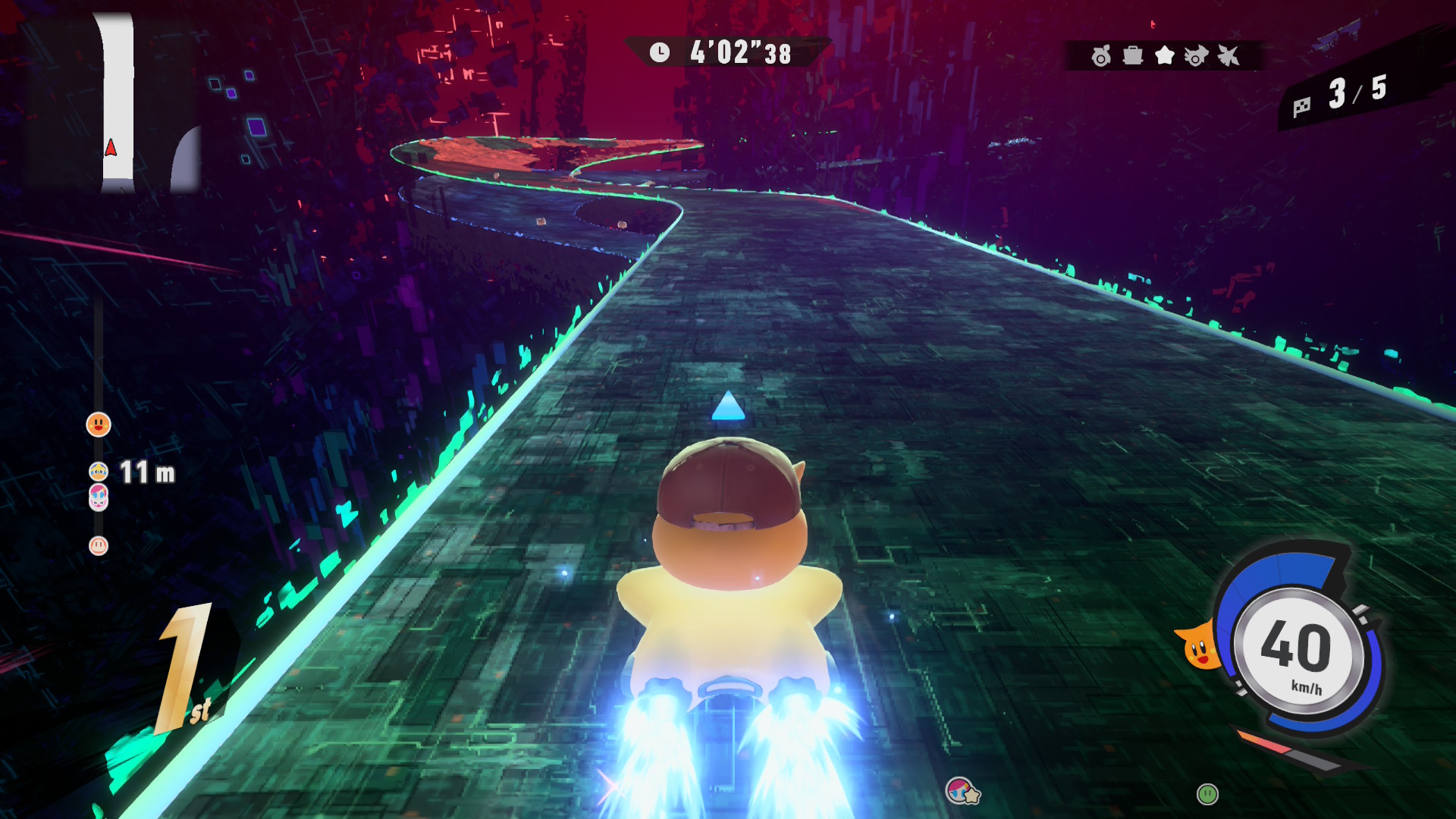Select the briefcase-shaped machine icon
Screen dimensions: 1456x819
pos(1133,55)
